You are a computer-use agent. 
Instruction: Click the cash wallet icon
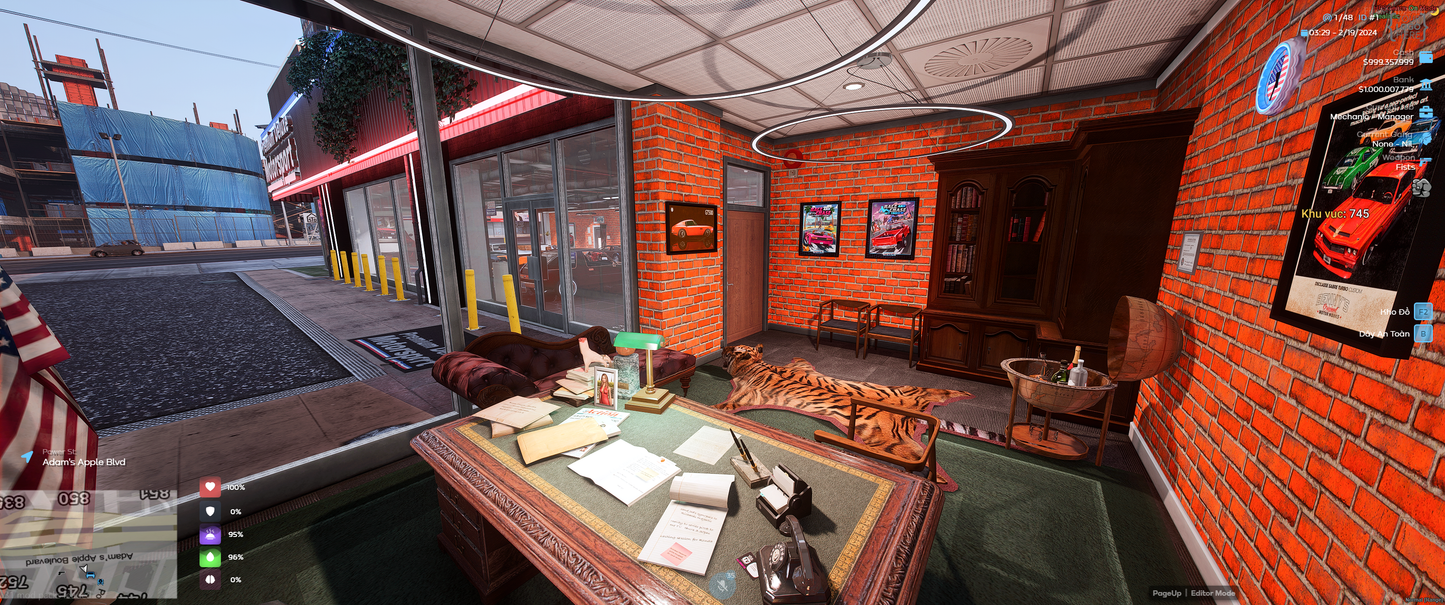click(x=1424, y=58)
